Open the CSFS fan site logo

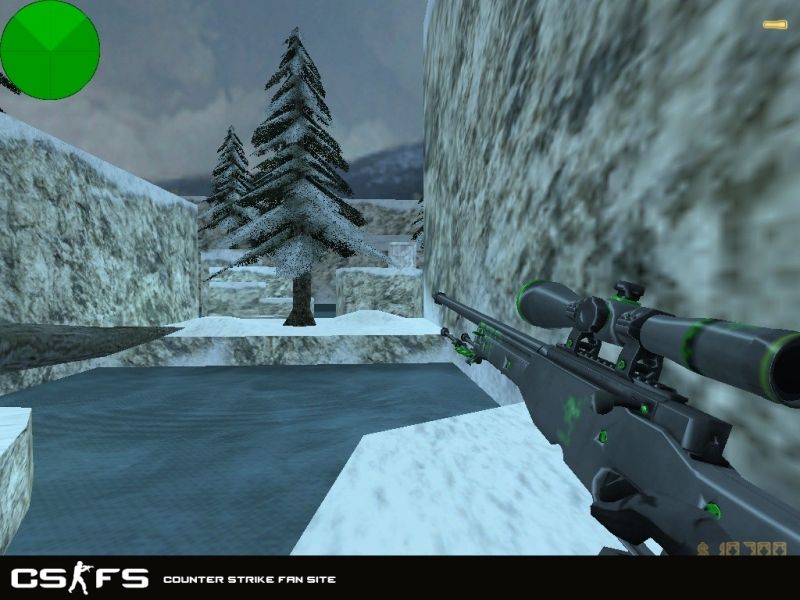click(x=79, y=578)
